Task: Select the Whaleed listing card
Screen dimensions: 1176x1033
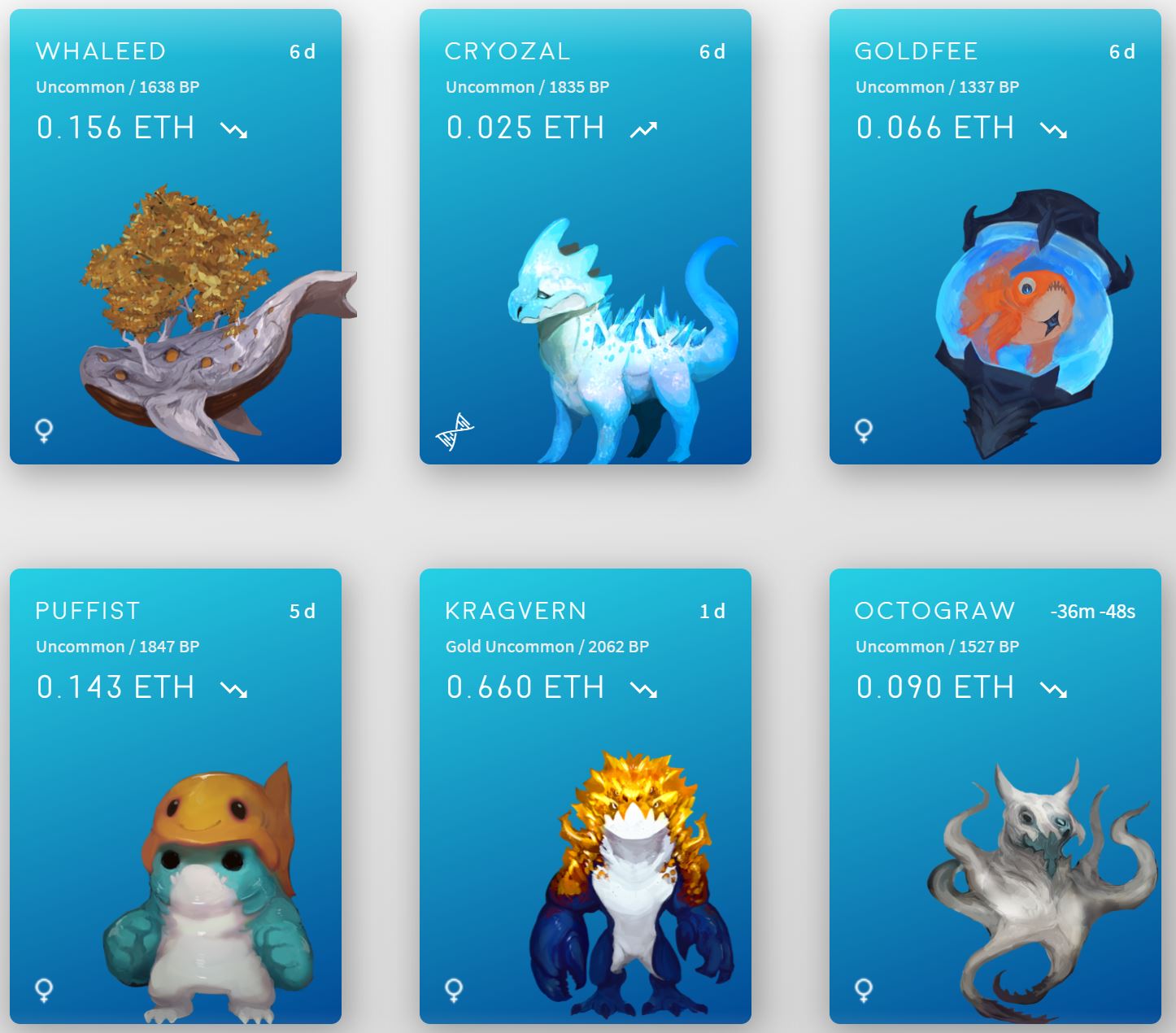Action: click(175, 237)
